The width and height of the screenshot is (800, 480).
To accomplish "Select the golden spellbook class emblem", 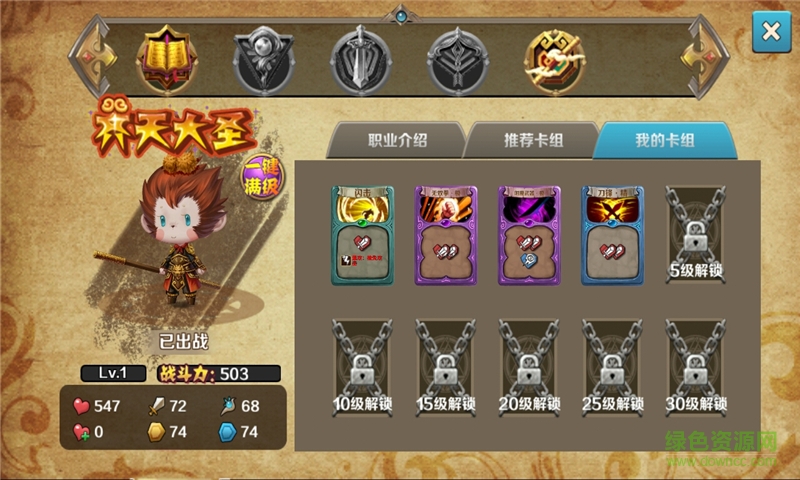I will (x=164, y=54).
